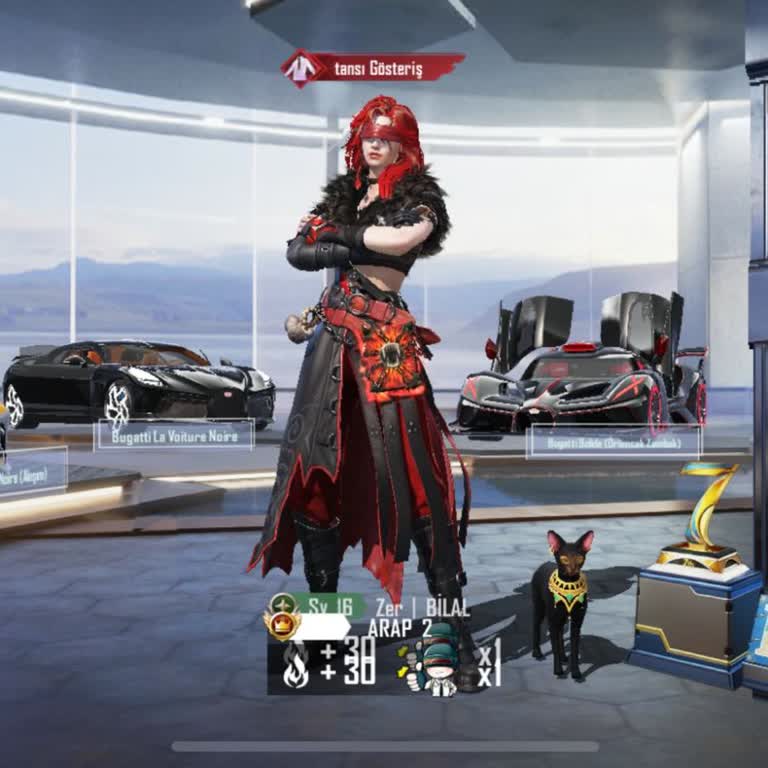Open the Gösteriş outfit showcase banner

(x=385, y=68)
